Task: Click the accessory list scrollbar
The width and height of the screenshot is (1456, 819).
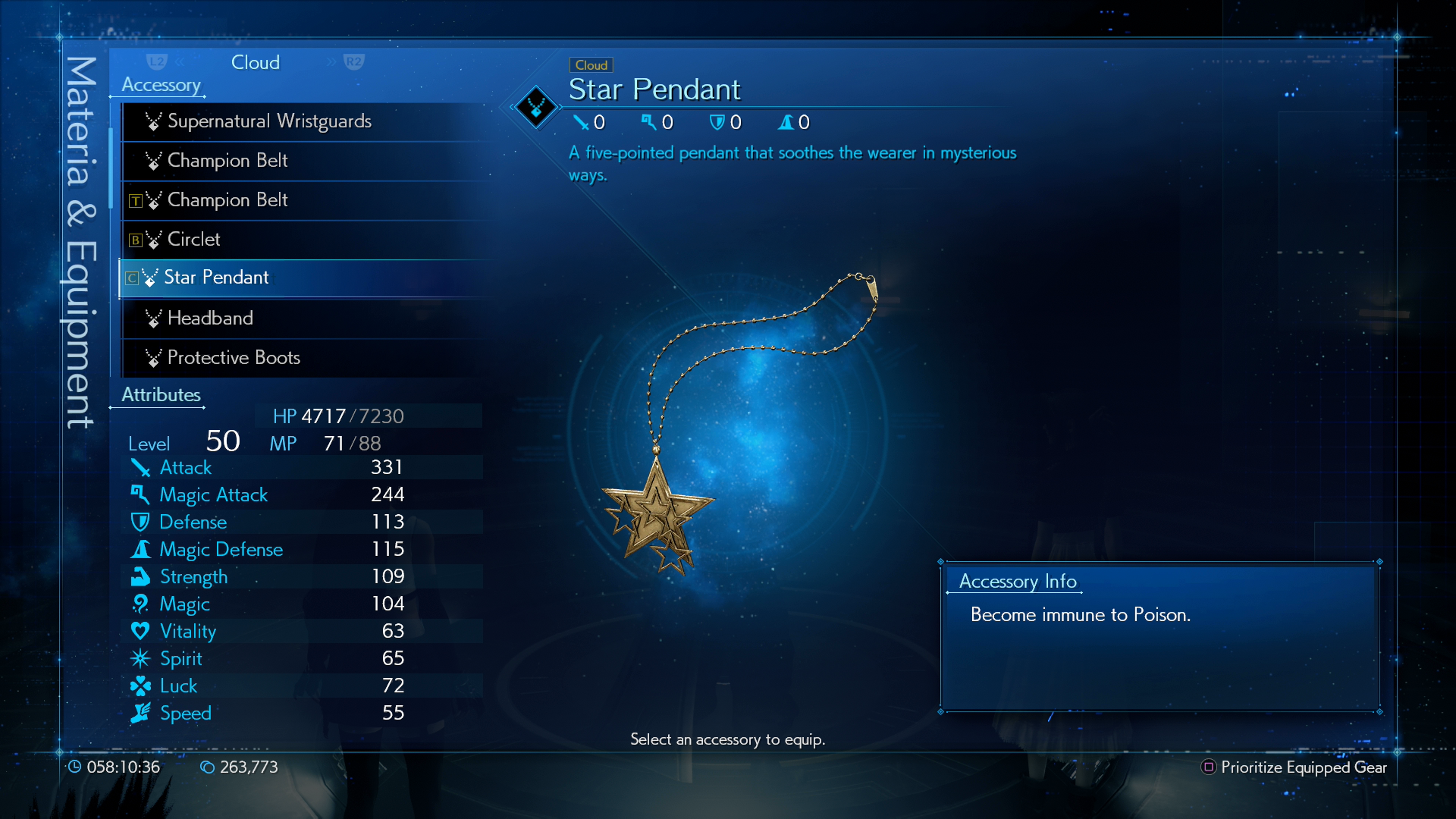Action: (111, 168)
